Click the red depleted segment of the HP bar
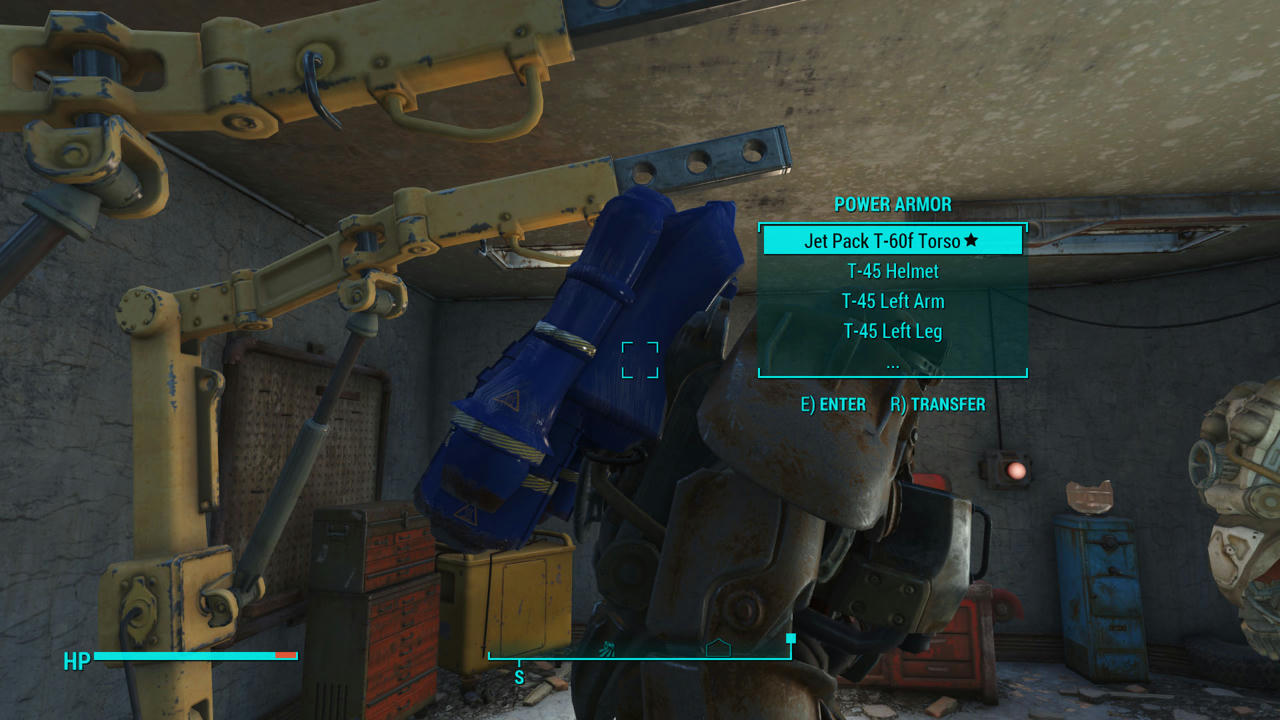This screenshot has height=720, width=1280. [283, 657]
